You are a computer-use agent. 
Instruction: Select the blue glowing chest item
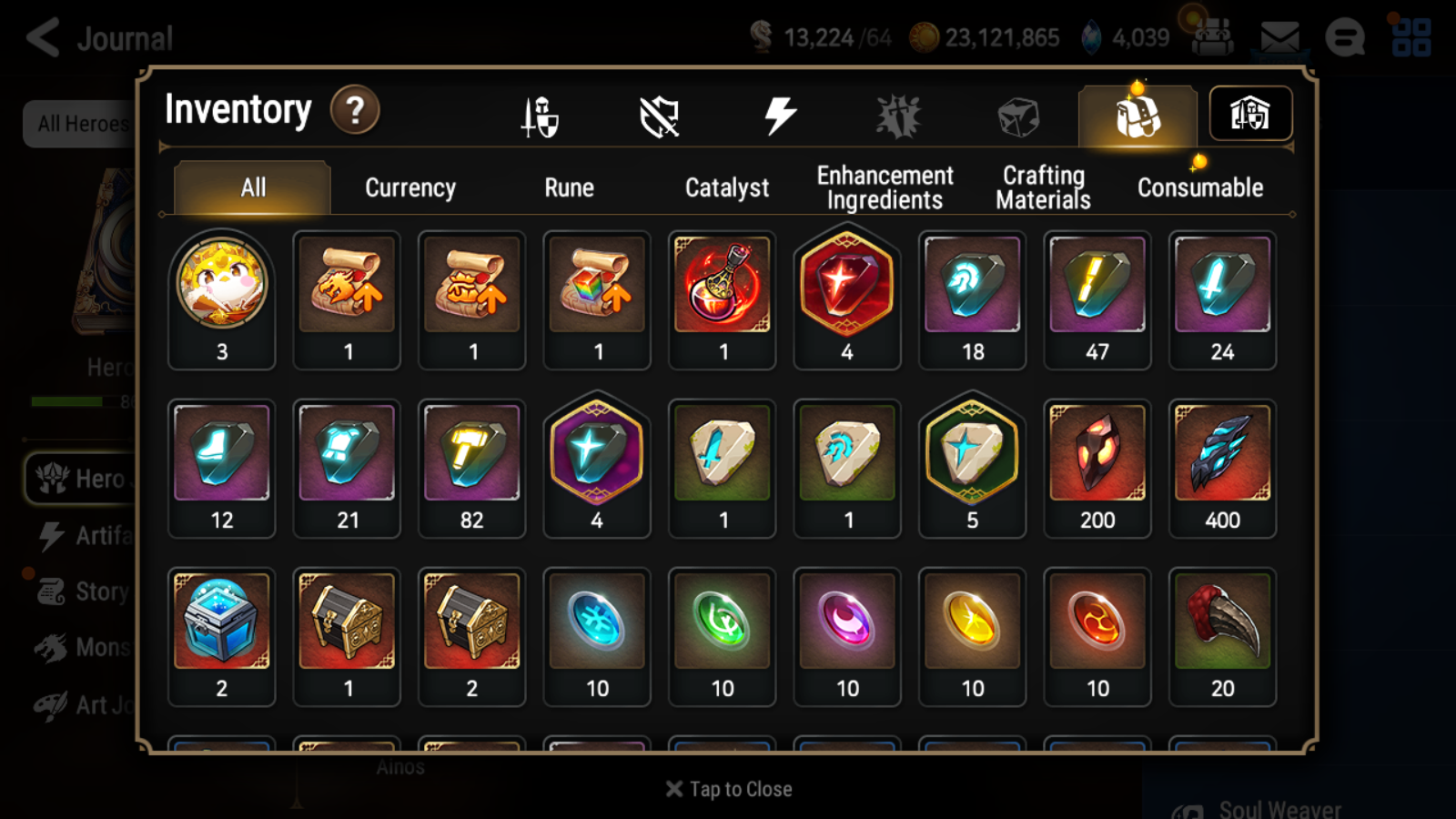[222, 622]
